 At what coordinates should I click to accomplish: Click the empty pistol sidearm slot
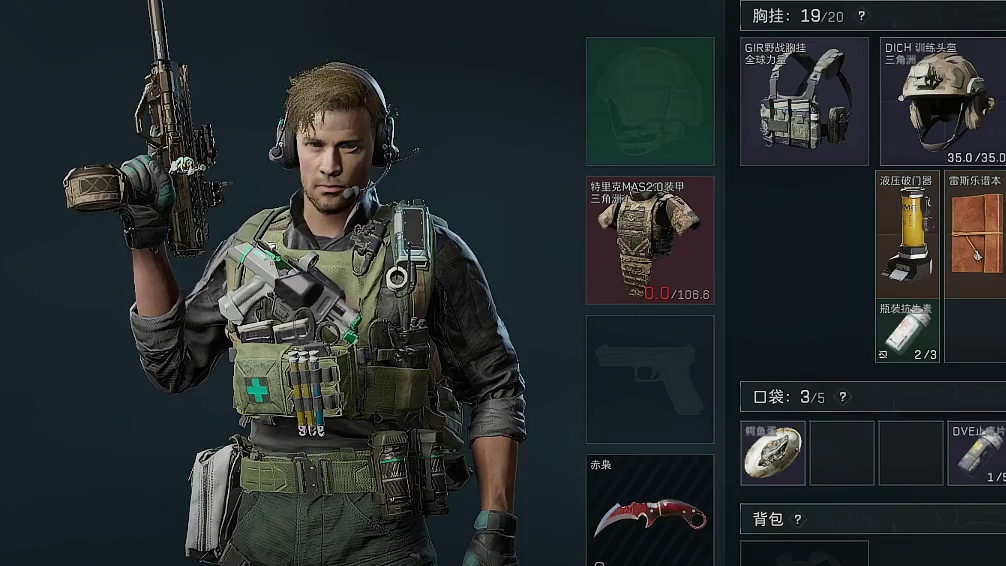point(650,379)
